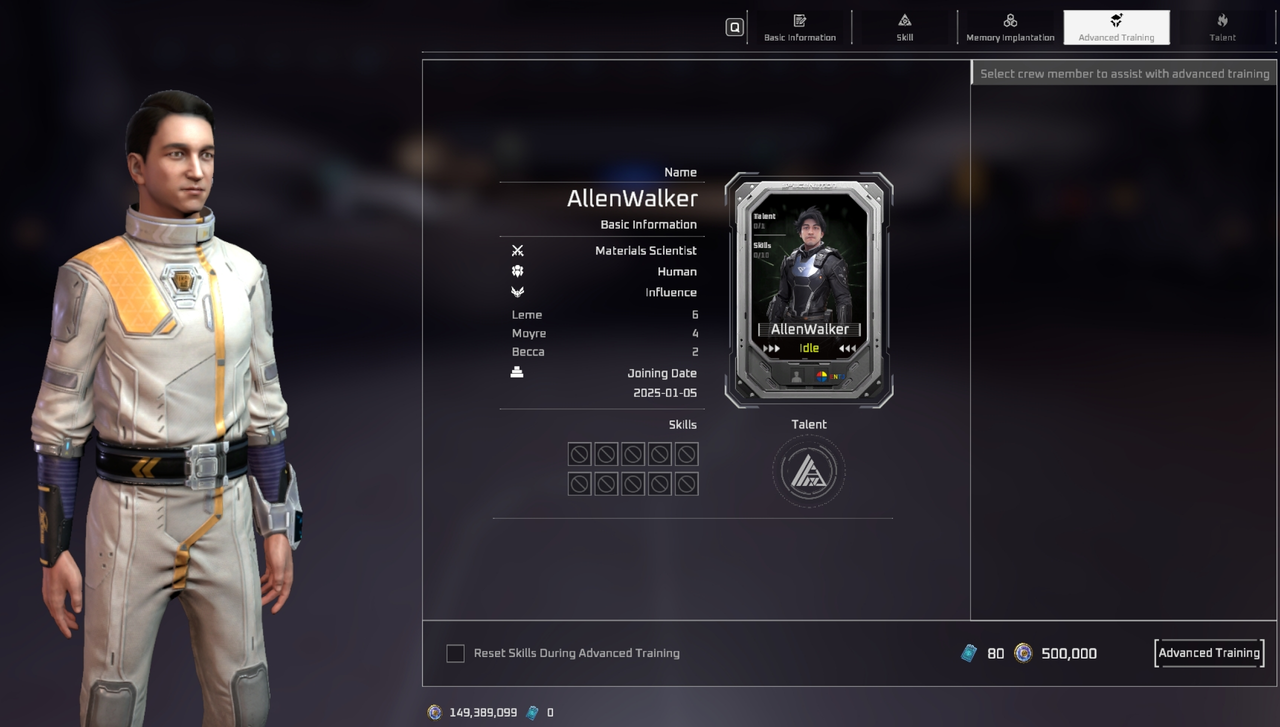Select the Advanced Training tab
Image resolution: width=1280 pixels, height=727 pixels.
point(1116,27)
